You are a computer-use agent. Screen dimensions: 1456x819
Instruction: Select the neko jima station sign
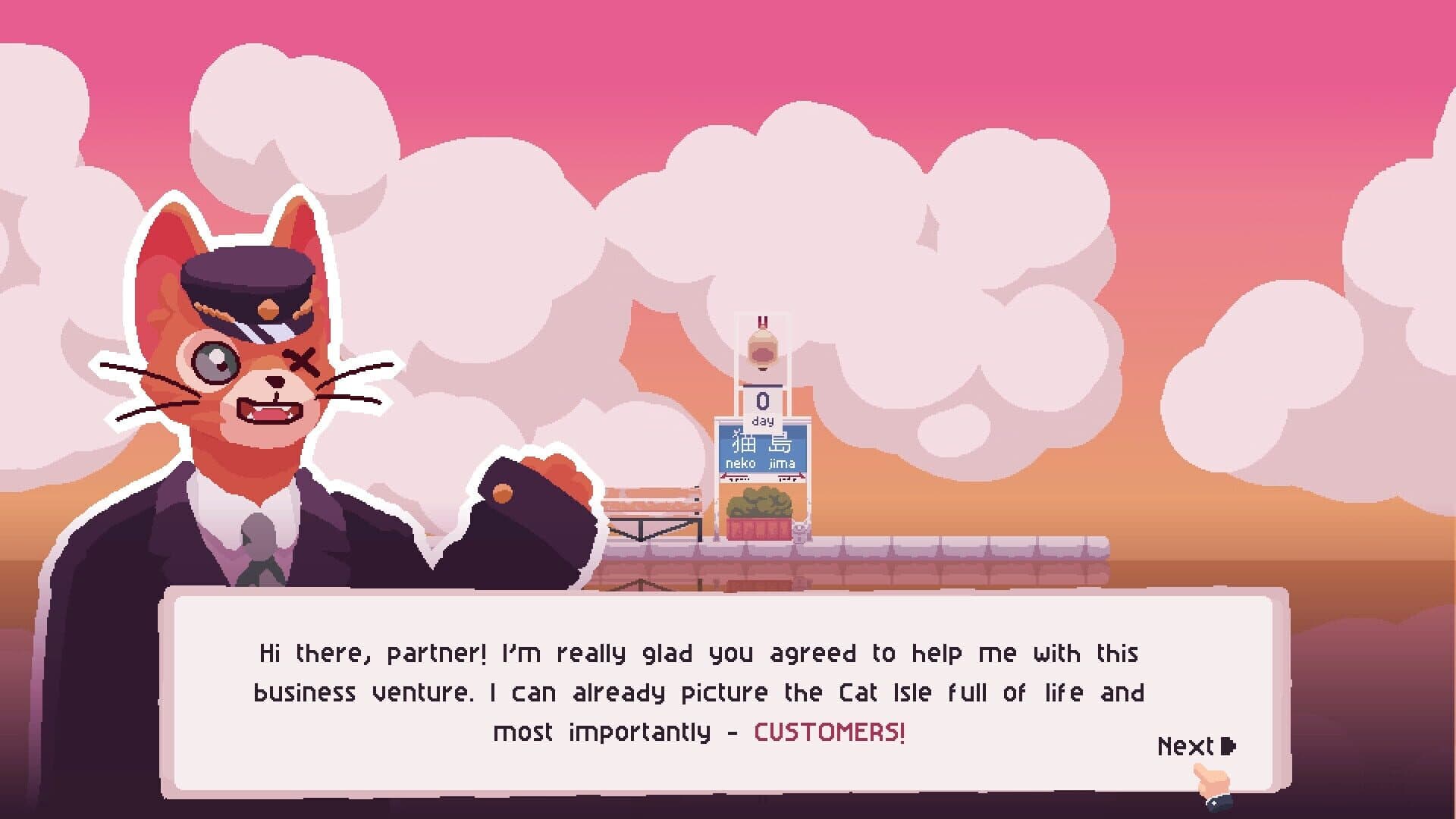[761, 455]
